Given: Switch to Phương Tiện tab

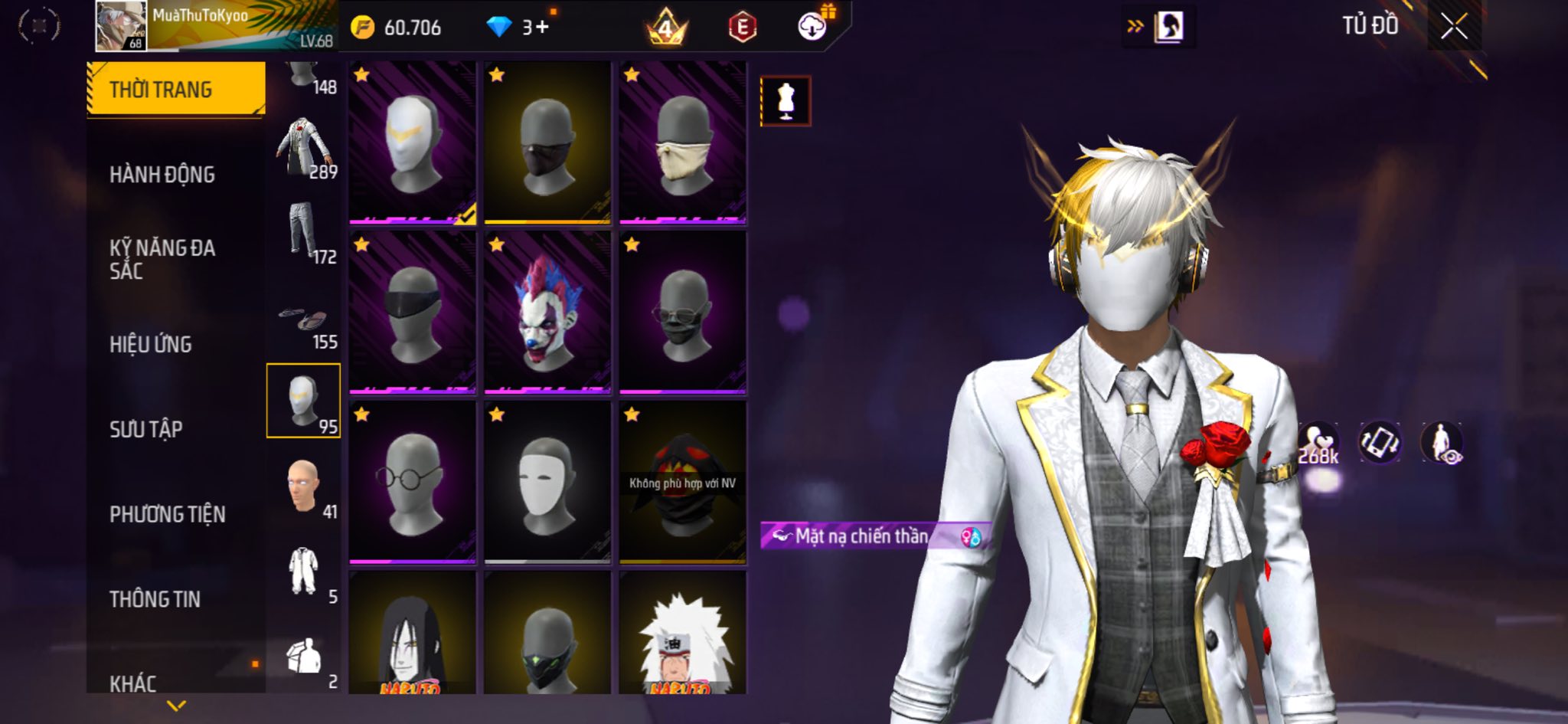Looking at the screenshot, I should click(168, 514).
